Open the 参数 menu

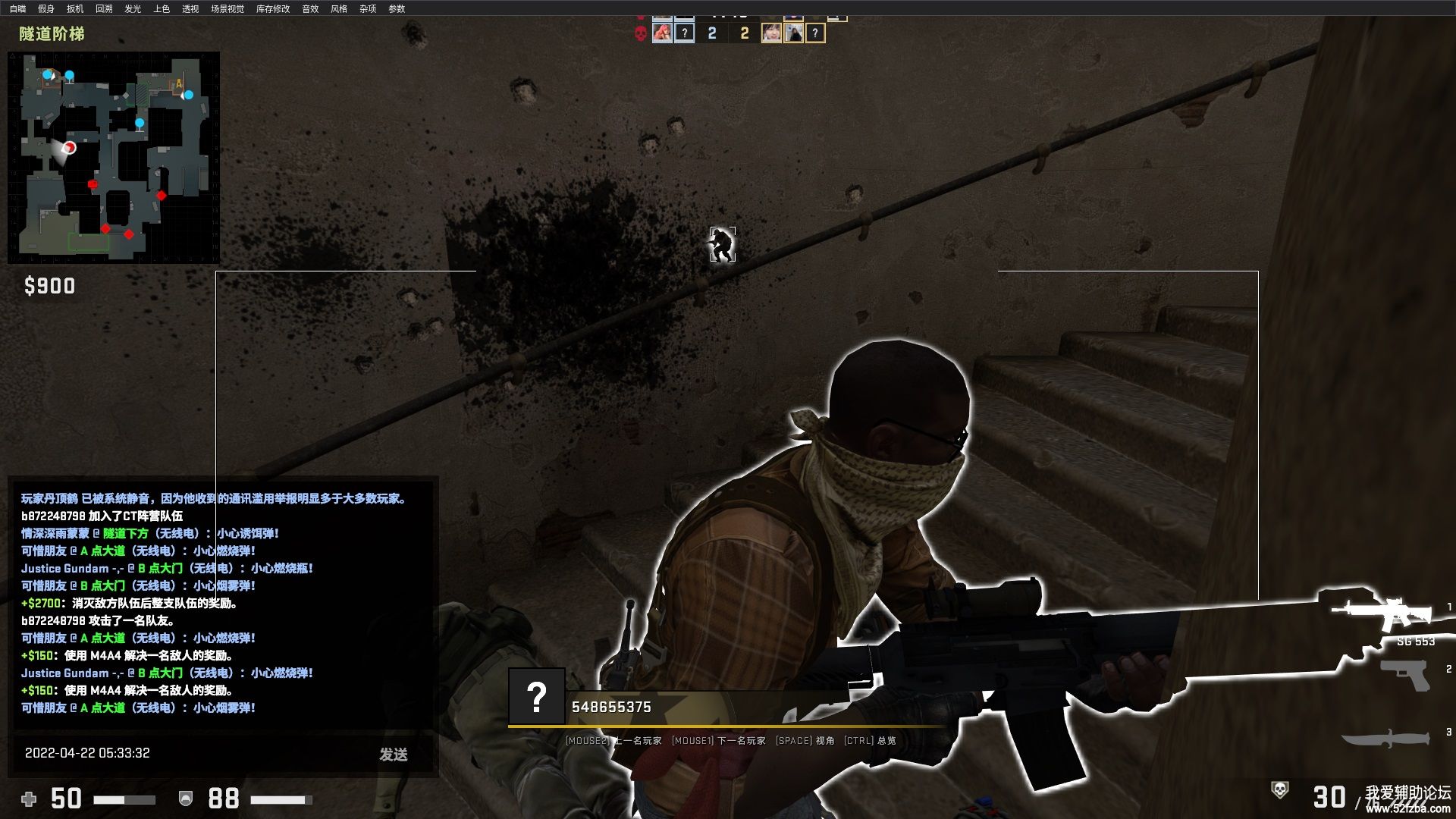(397, 9)
